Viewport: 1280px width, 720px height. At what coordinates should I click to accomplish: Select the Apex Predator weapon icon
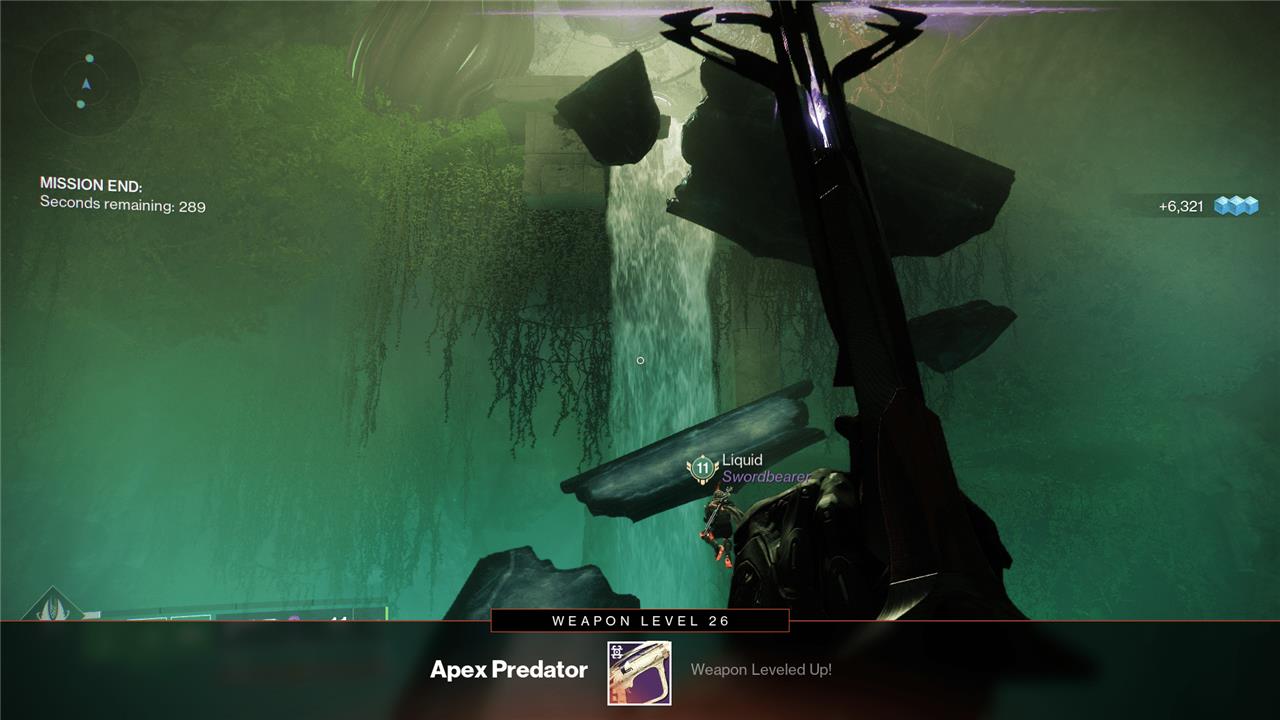(639, 673)
